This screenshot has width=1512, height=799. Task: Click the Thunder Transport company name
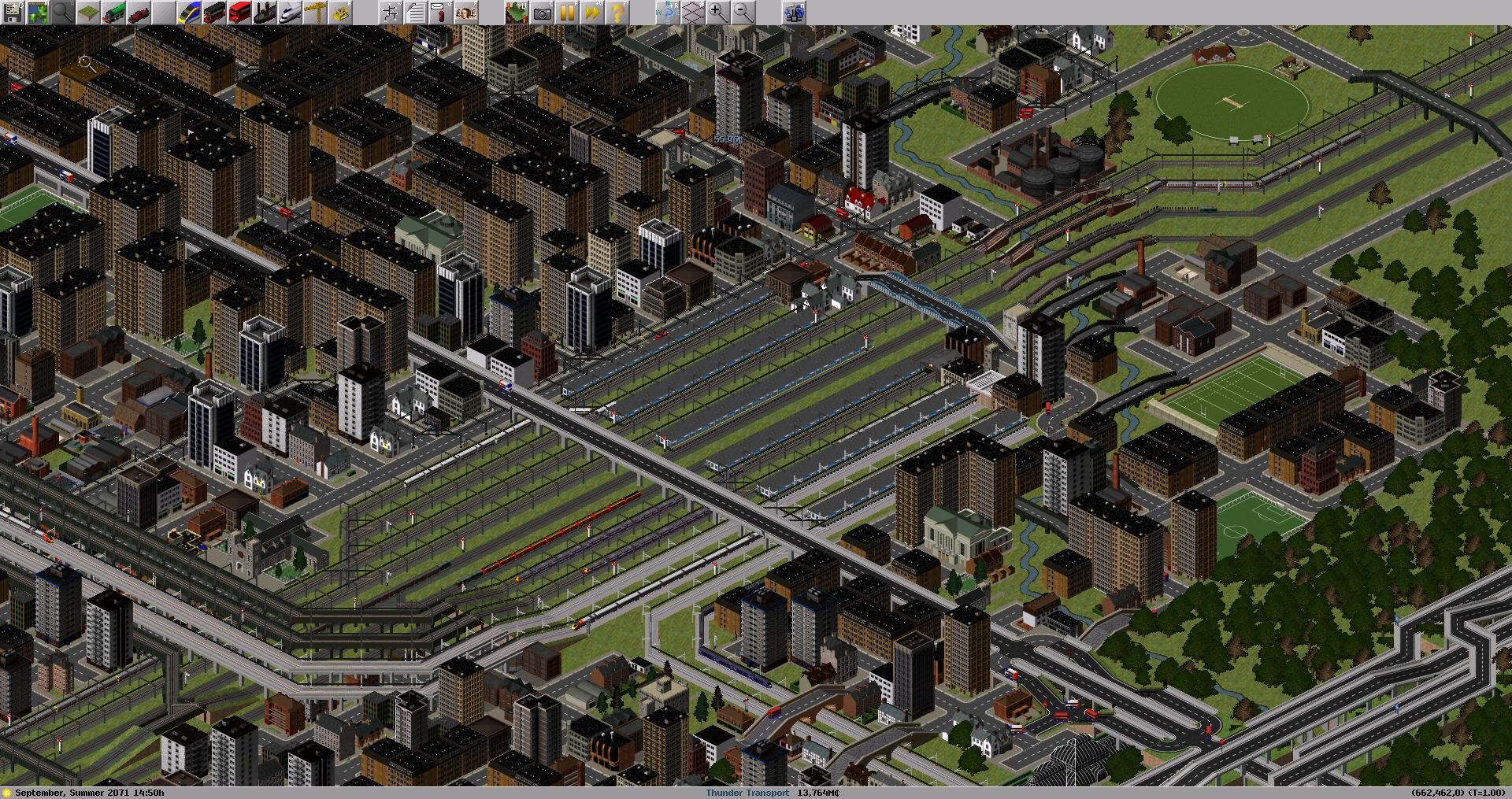pyautogui.click(x=747, y=793)
